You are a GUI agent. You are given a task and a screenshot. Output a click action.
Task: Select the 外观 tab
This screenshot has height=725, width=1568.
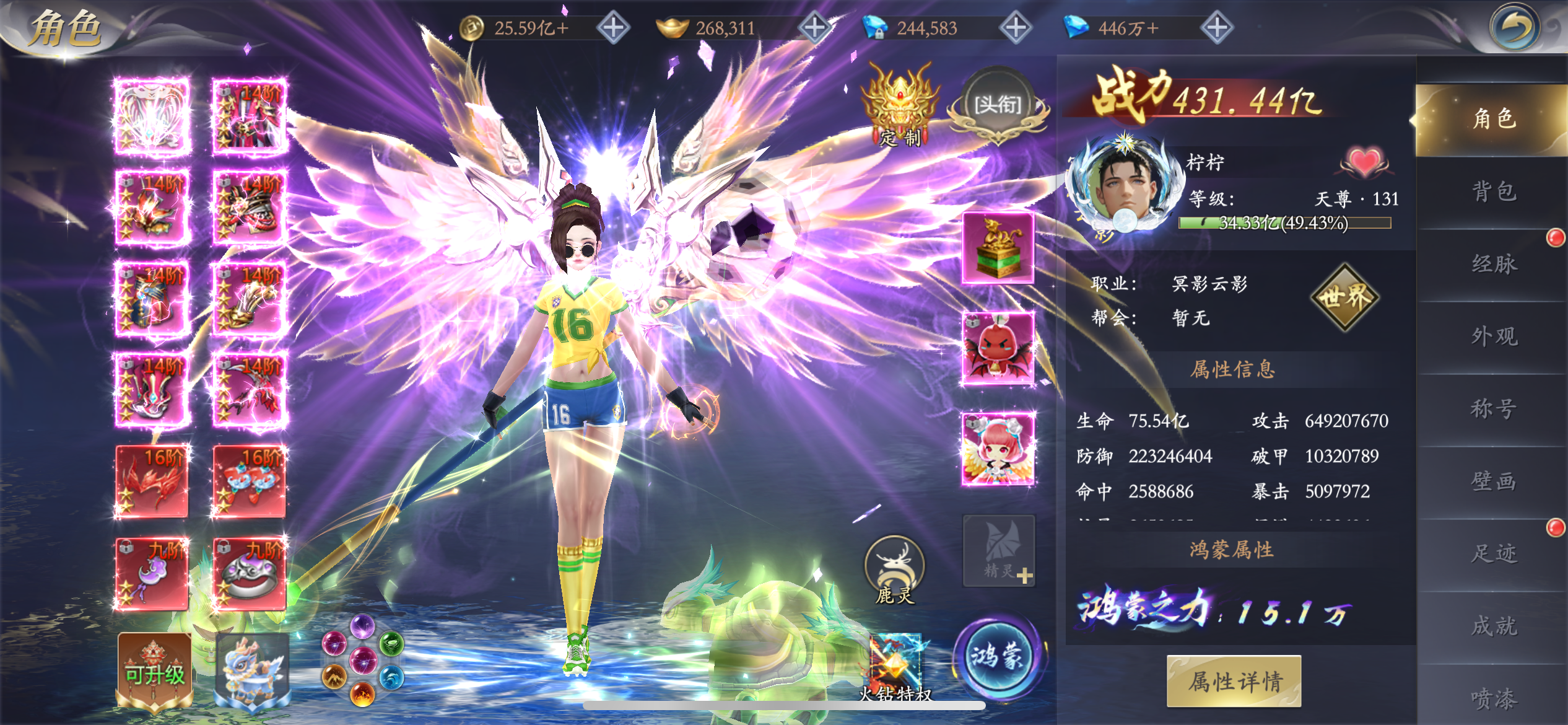point(1493,336)
